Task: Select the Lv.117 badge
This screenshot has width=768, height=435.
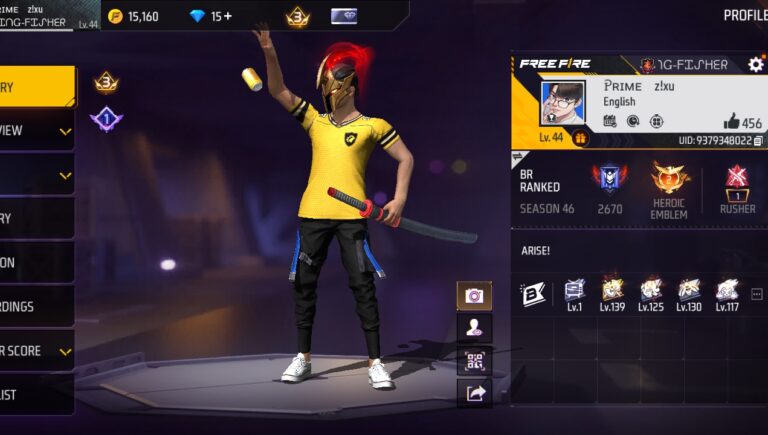Action: pos(727,291)
